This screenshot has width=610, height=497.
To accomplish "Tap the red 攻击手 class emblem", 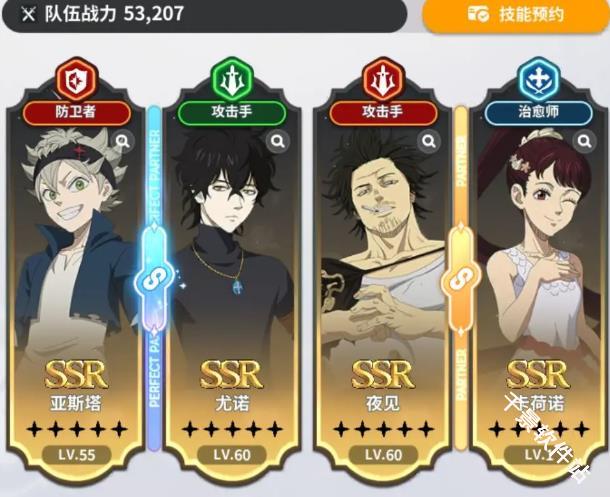I will [383, 78].
